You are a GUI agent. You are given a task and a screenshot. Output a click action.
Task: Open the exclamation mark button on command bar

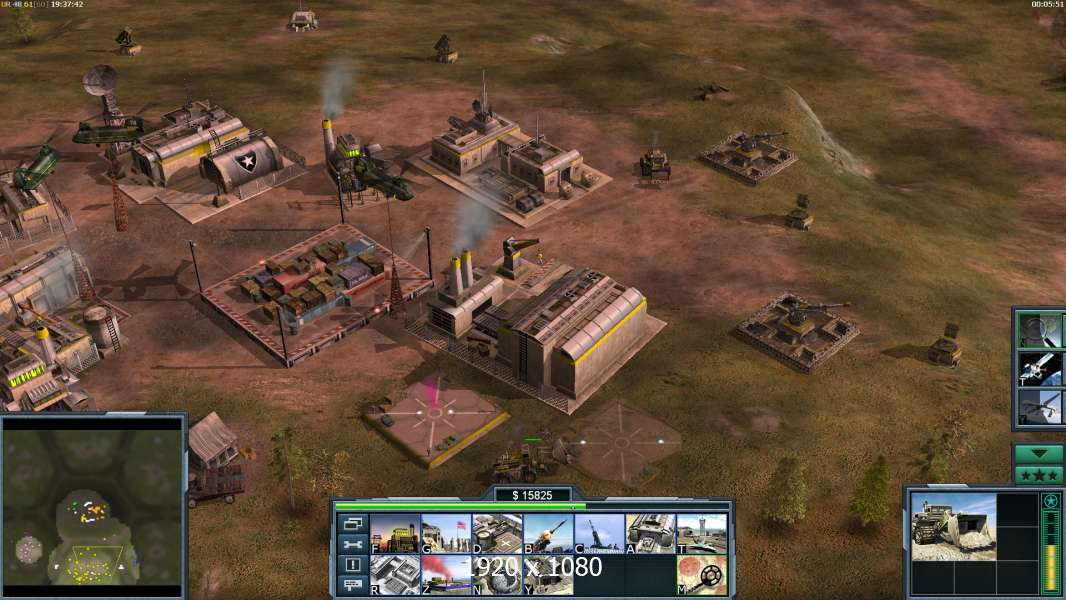(351, 565)
